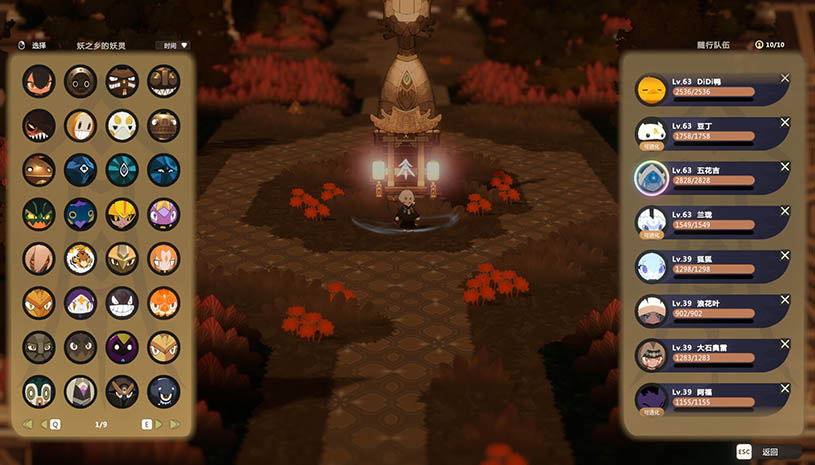Viewport: 815px width, 465px height.
Task: Choose the yellow hard-hat spirit portrait
Action: (122, 213)
